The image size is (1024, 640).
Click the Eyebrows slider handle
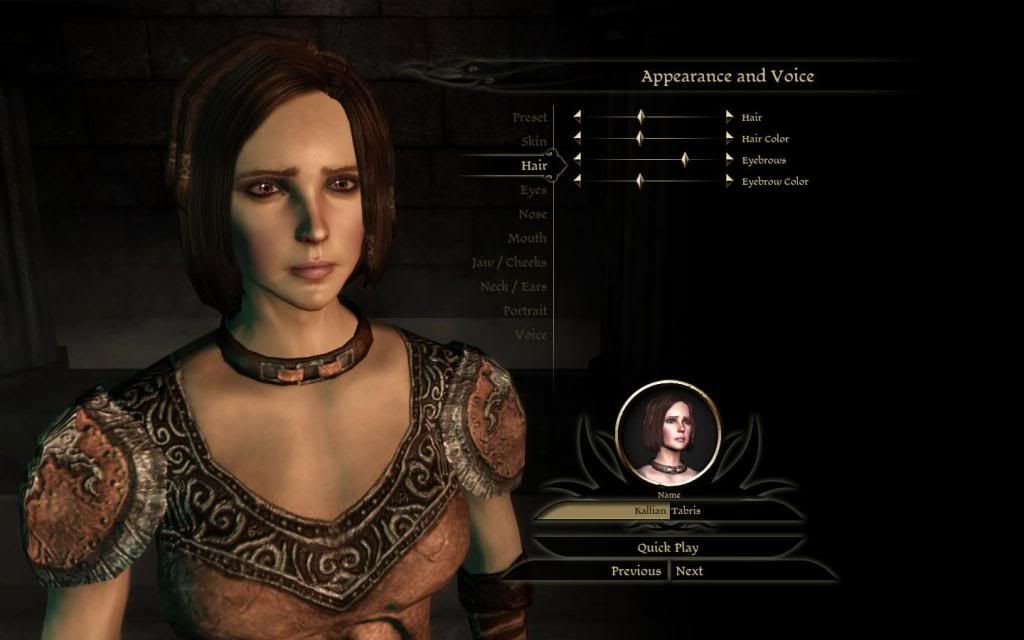[x=685, y=159]
